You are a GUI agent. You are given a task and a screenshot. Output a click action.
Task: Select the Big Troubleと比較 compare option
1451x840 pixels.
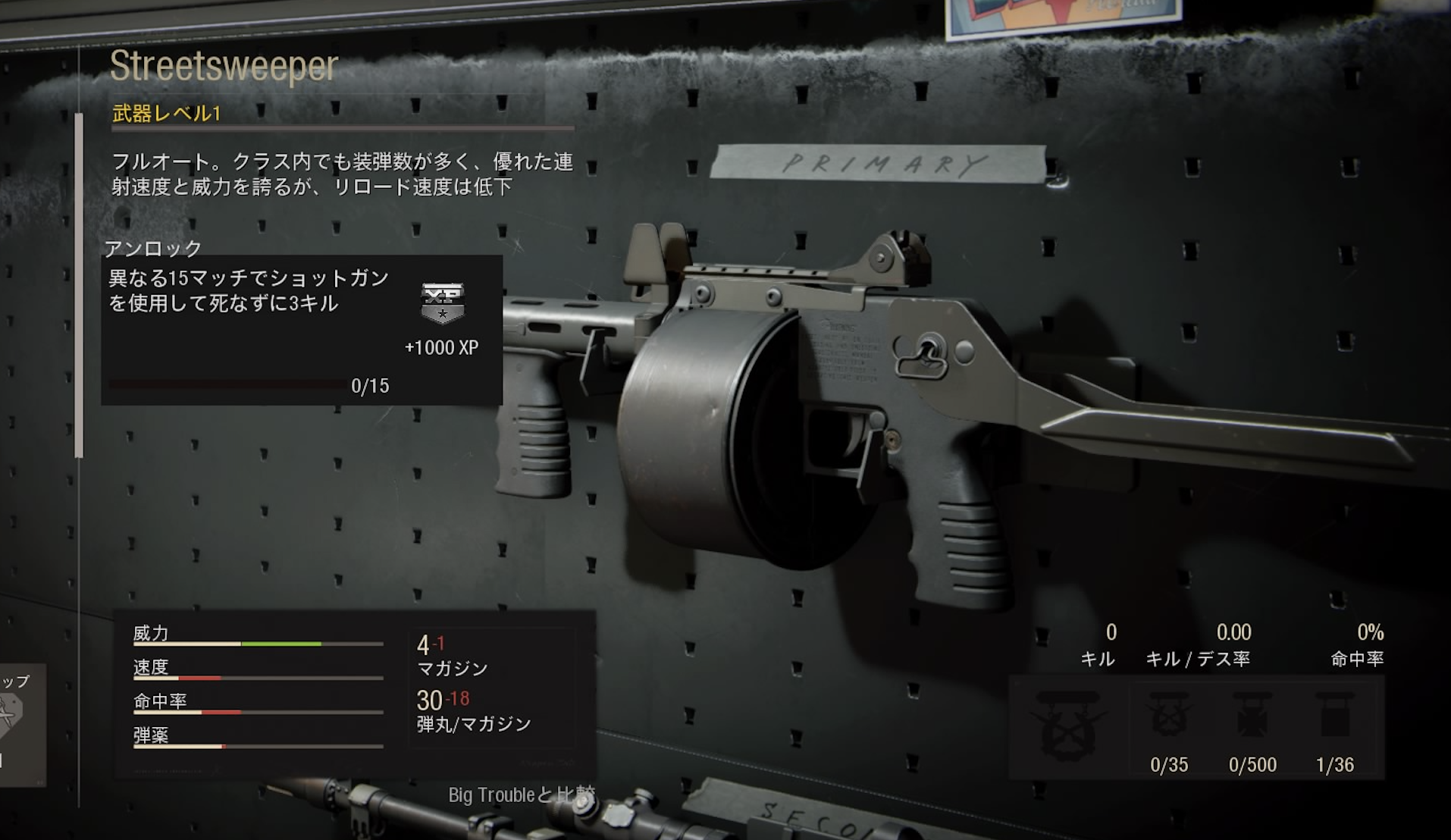point(522,795)
